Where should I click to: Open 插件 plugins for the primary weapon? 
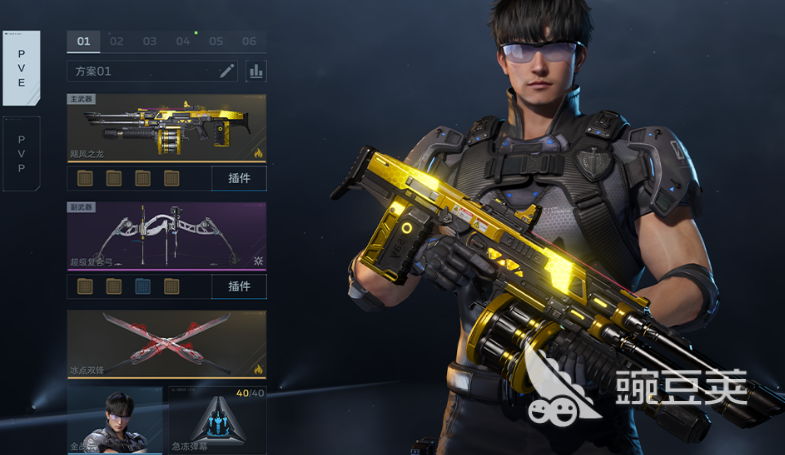tap(239, 179)
